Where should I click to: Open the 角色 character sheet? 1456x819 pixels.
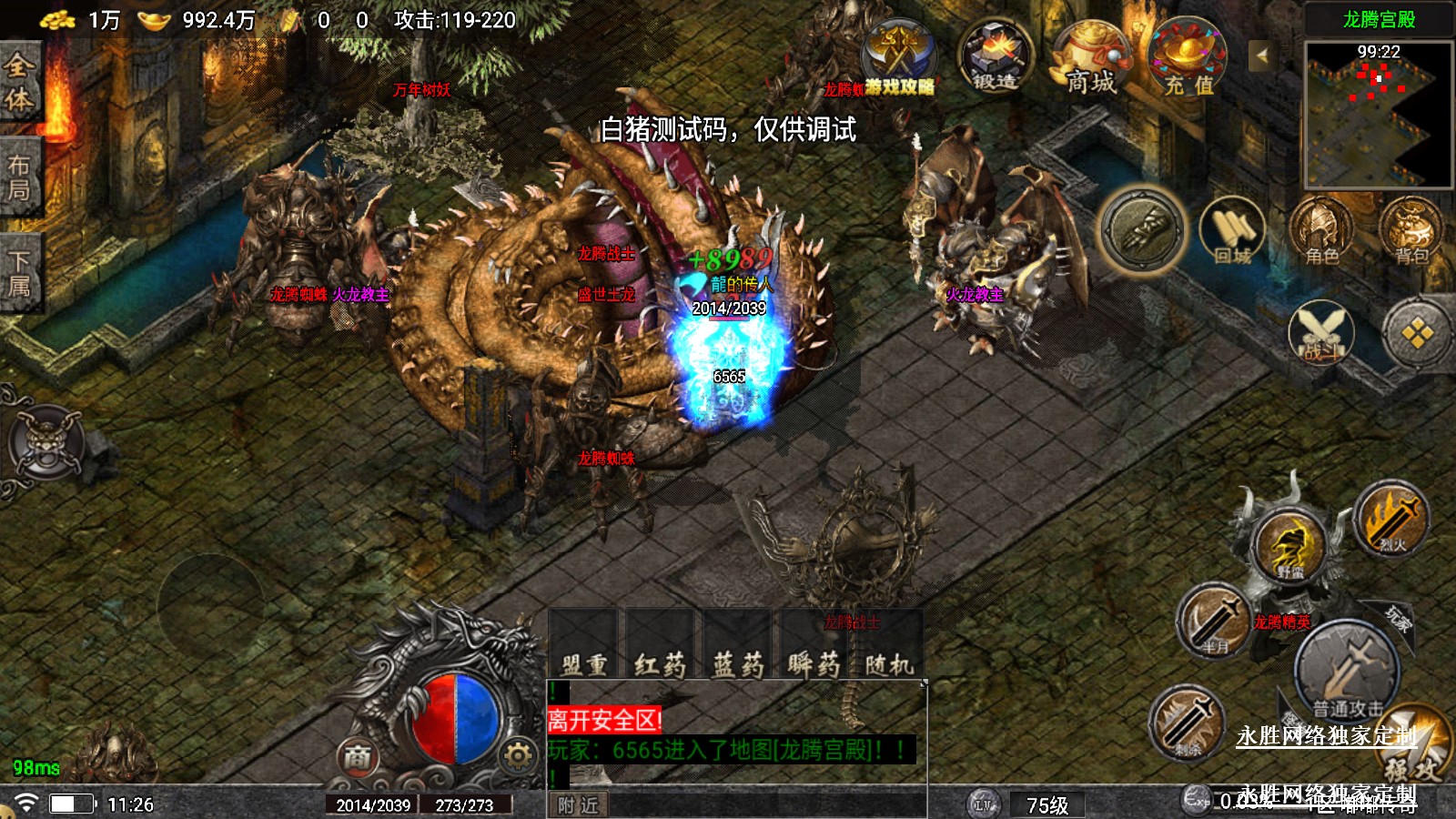pos(1321,233)
